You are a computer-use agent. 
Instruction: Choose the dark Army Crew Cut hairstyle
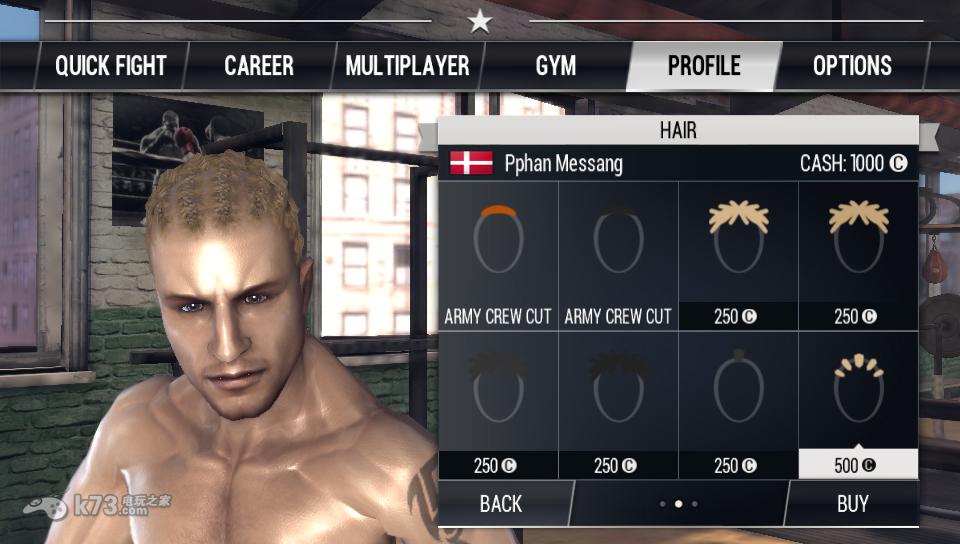pos(618,256)
